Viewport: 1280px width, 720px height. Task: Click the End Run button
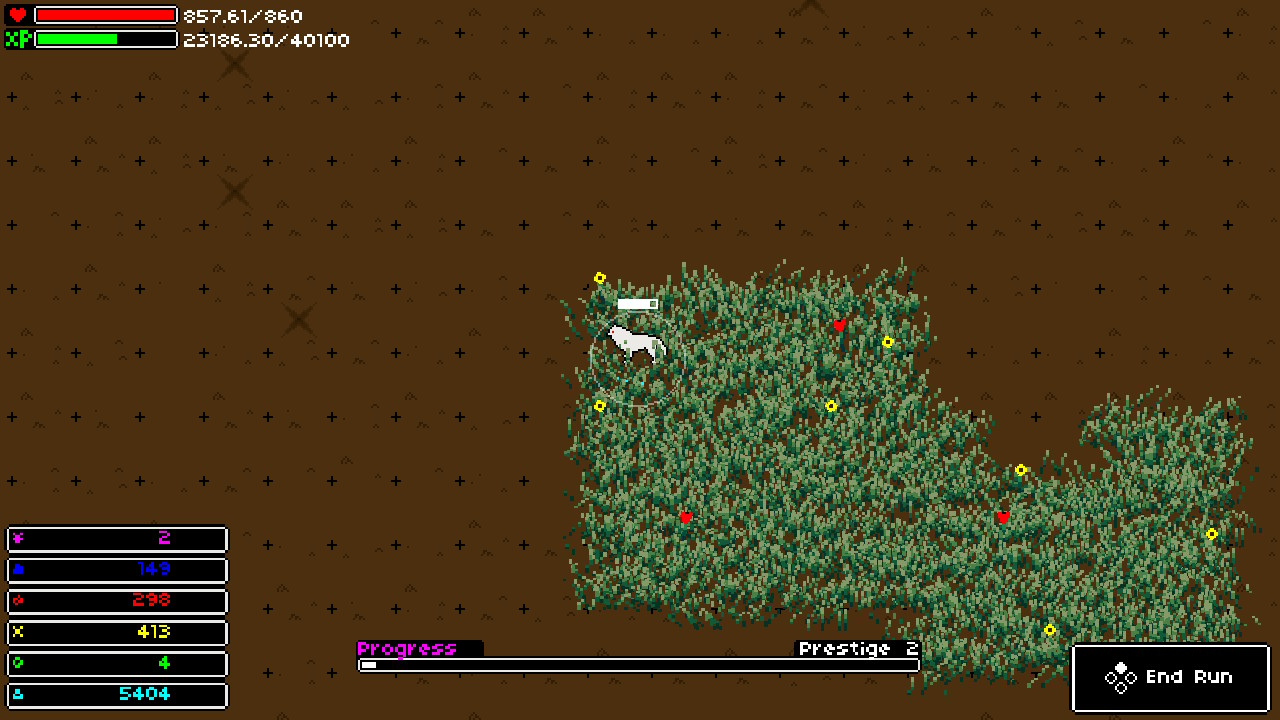(x=1170, y=677)
